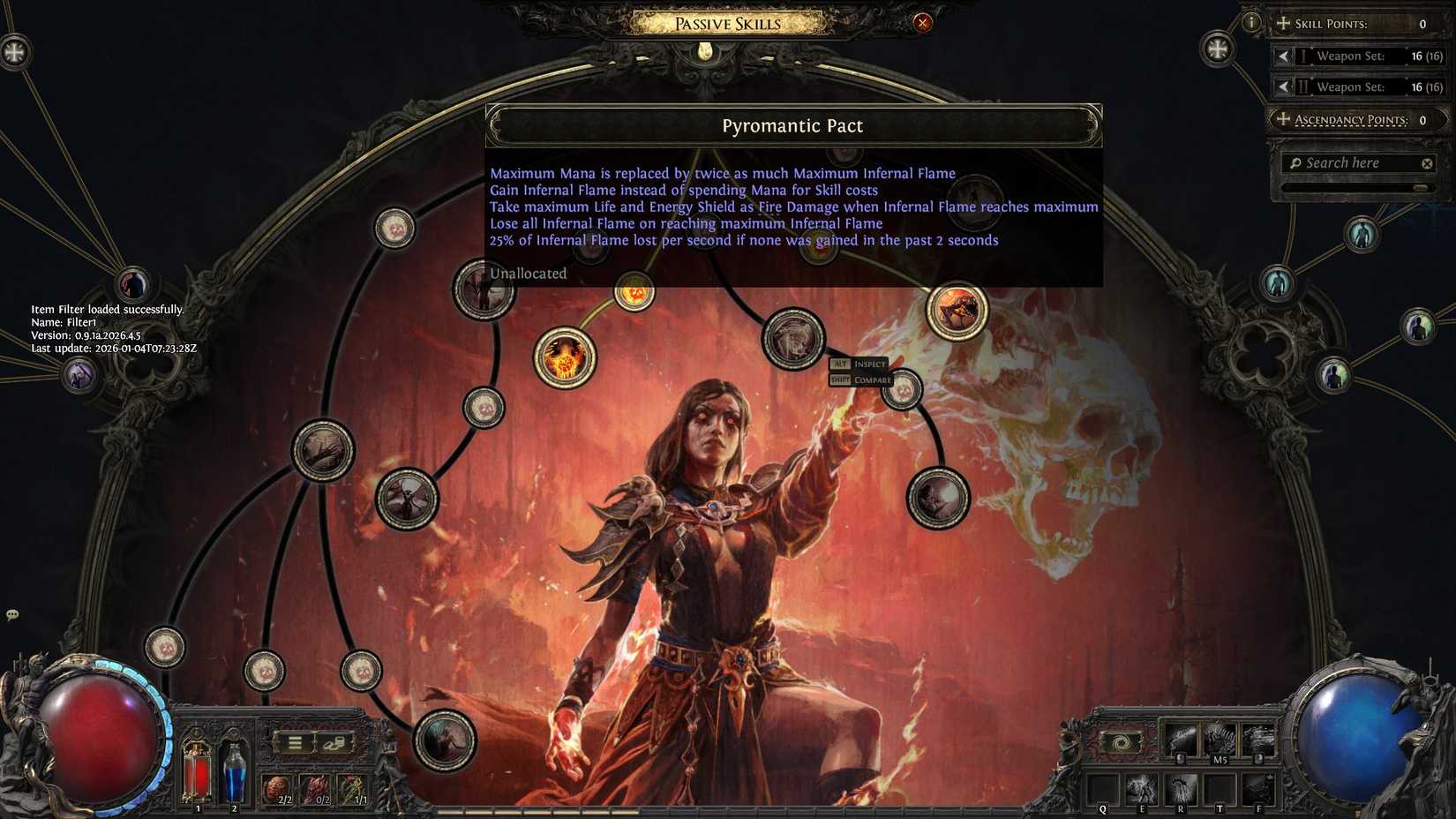The image size is (1456, 819).
Task: Click the Ascendancy Points button
Action: point(1350,119)
